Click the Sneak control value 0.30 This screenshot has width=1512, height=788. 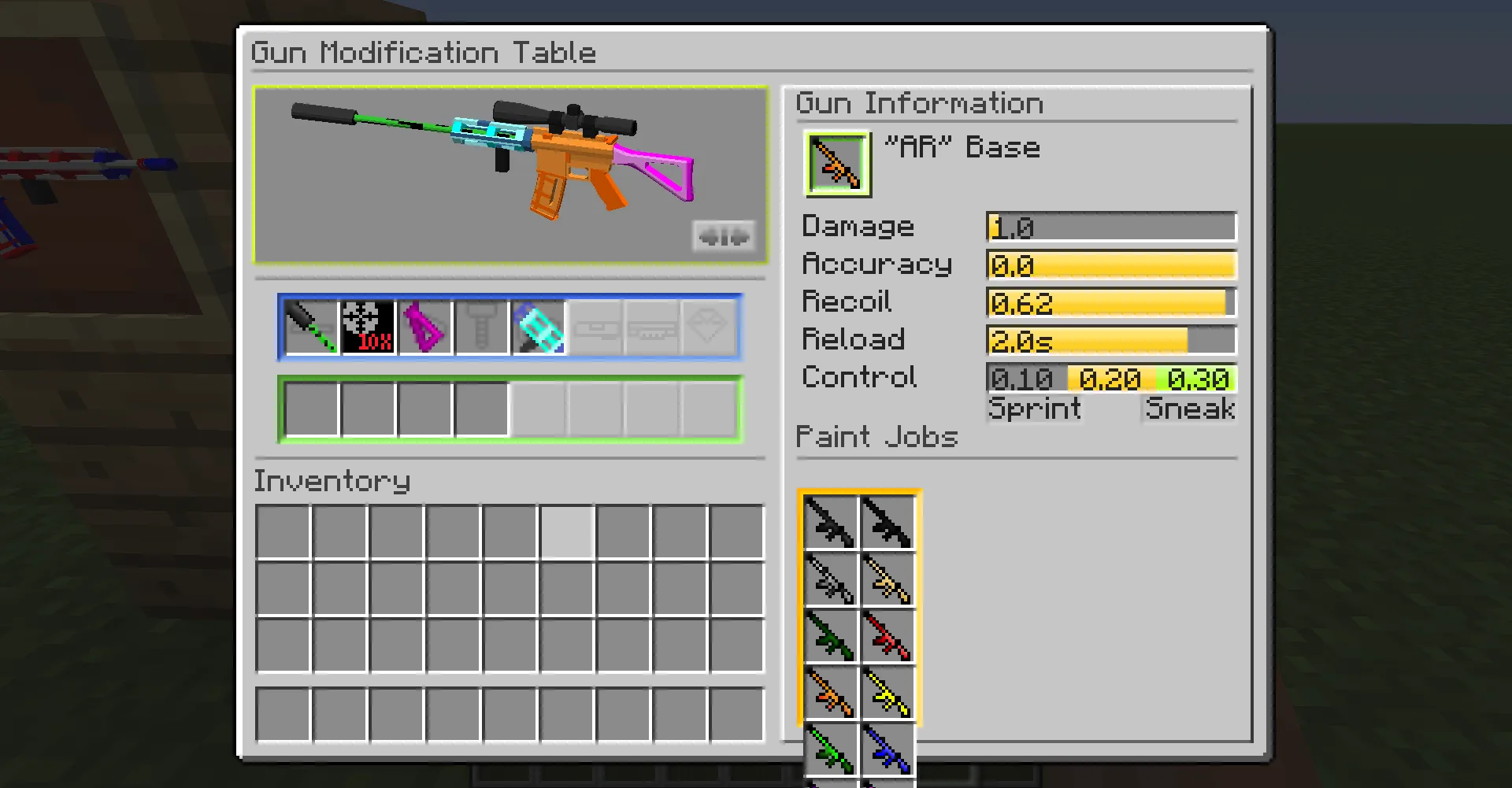1201,379
